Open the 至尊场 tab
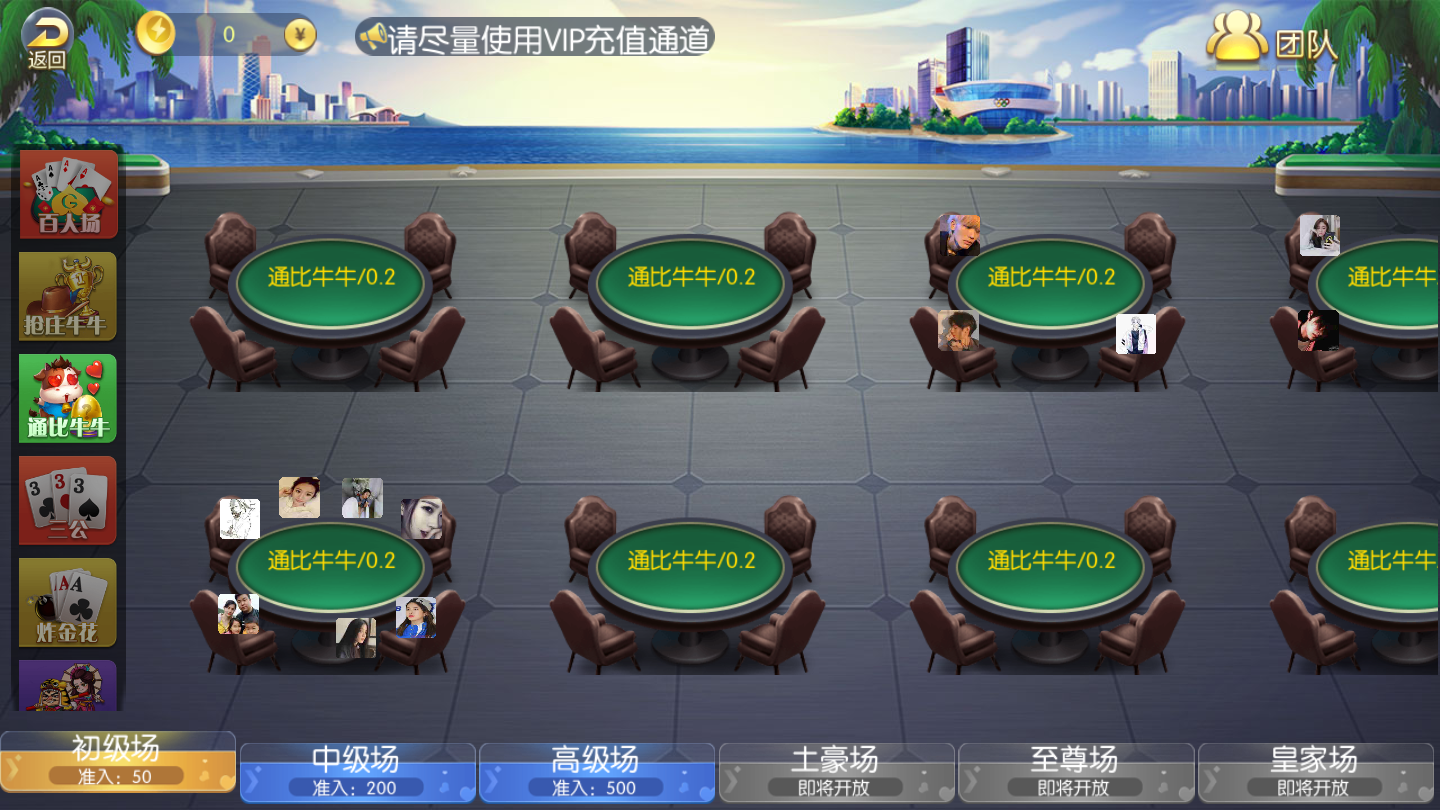The image size is (1440, 810). tap(1075, 770)
